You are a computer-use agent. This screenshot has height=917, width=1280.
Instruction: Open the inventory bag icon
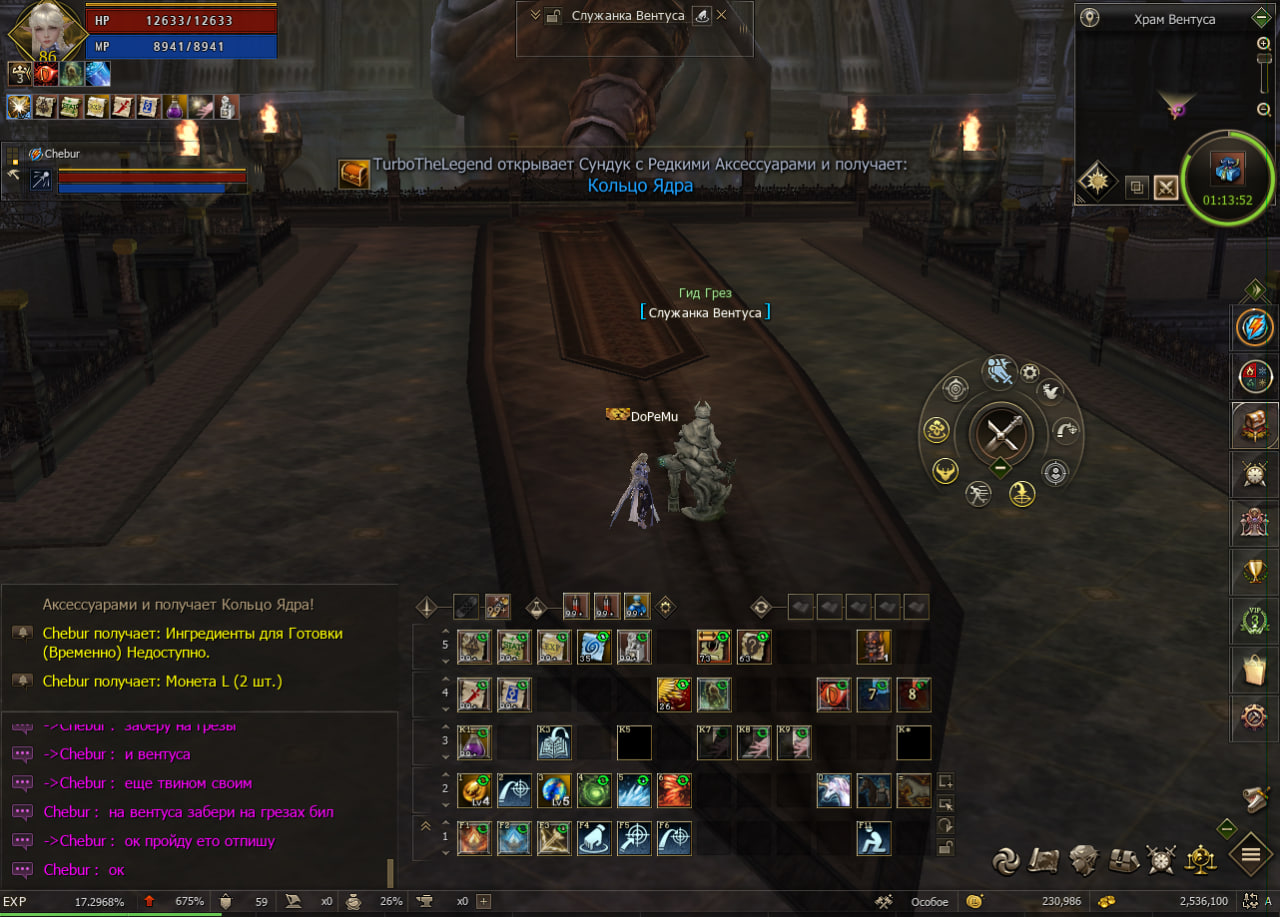[x=1123, y=859]
